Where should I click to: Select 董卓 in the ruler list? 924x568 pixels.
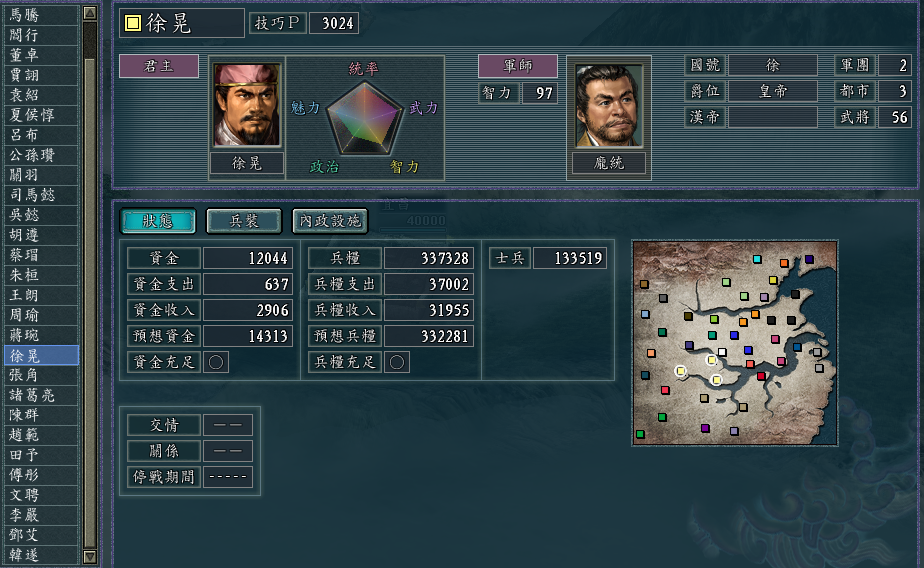pyautogui.click(x=39, y=55)
